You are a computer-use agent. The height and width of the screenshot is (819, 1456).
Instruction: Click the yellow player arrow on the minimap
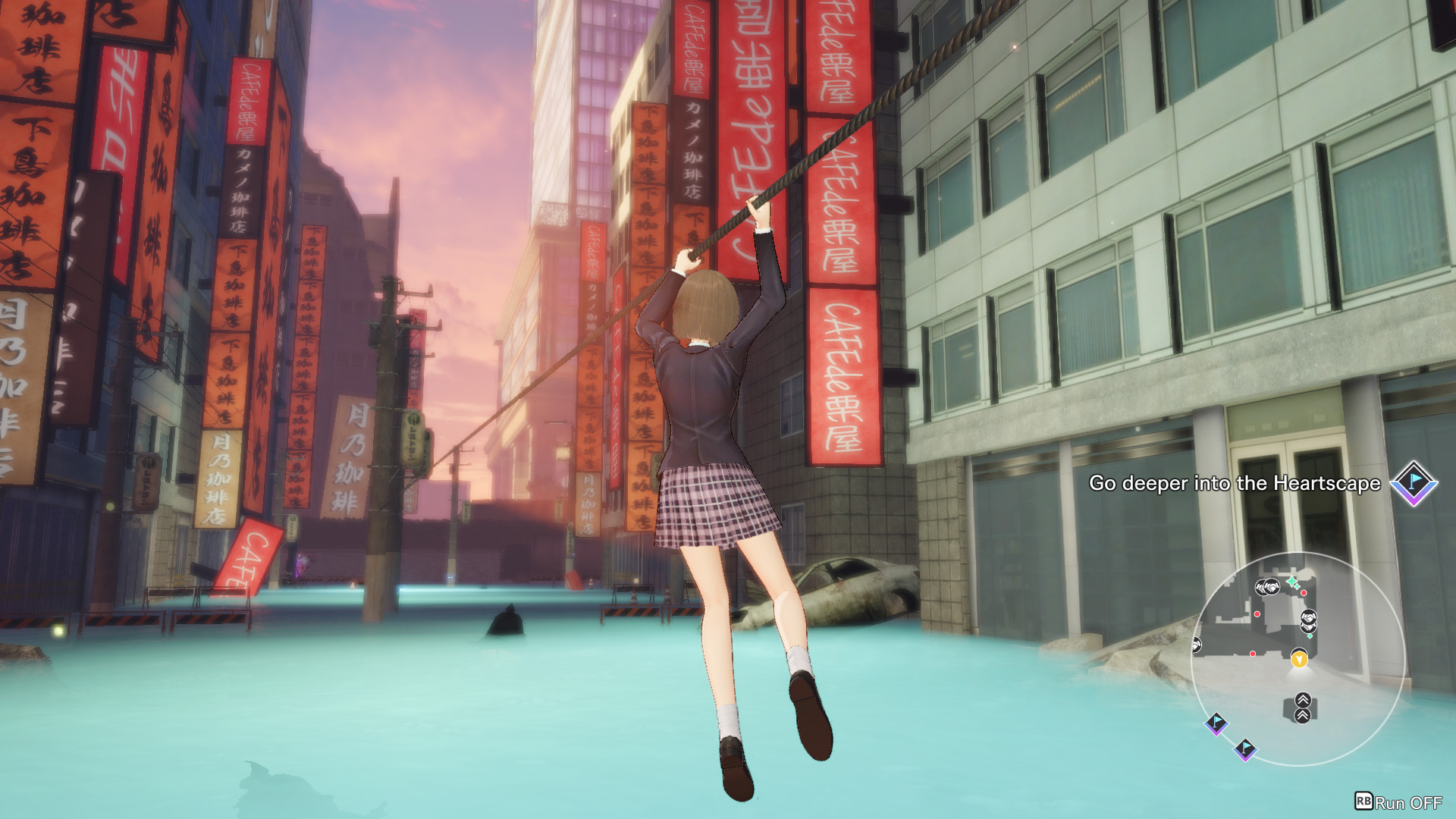(1299, 661)
